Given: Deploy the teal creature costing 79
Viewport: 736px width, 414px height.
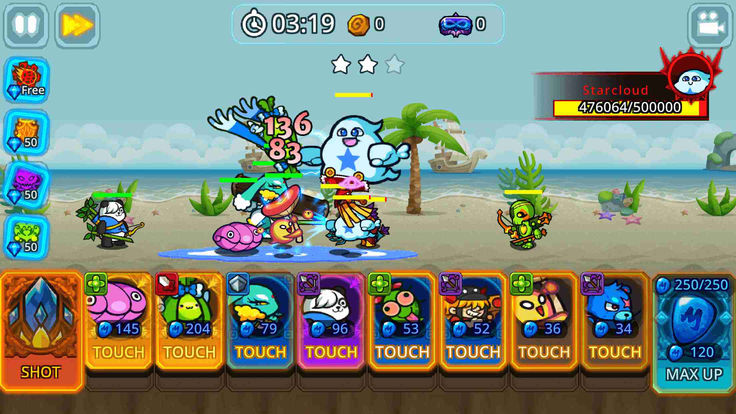Looking at the screenshot, I should 260,320.
